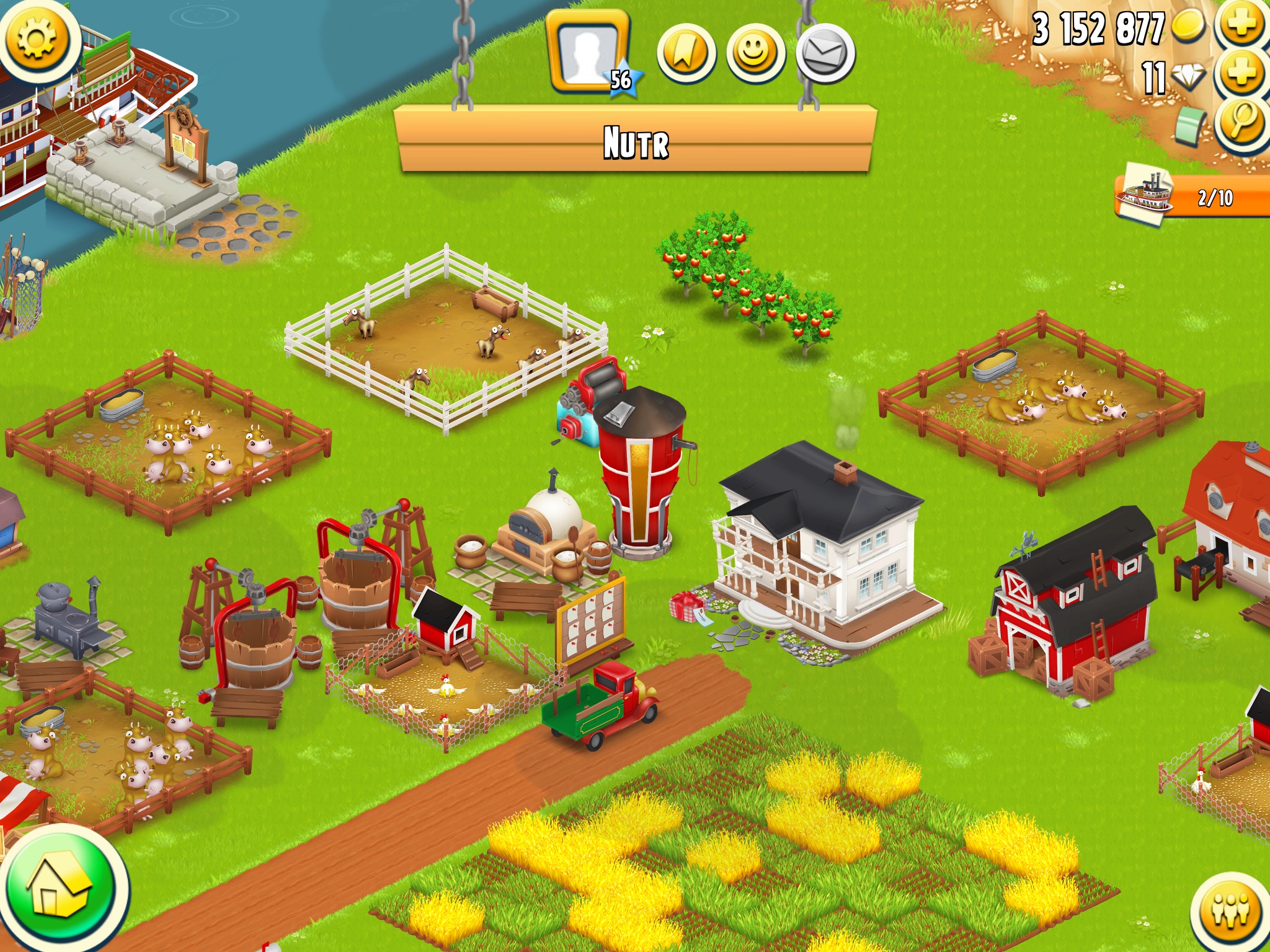Open the gear settings menu
The width and height of the screenshot is (1270, 952).
click(37, 38)
